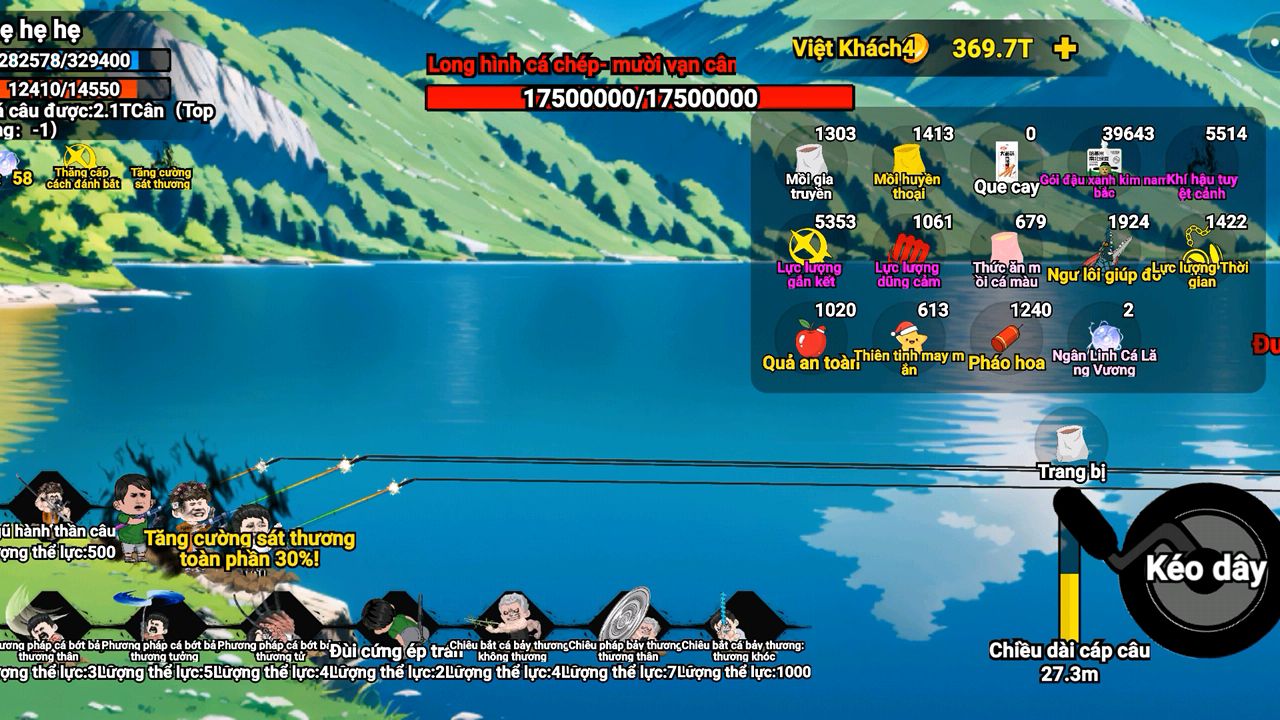
Task: Use the Ngư lôi giúp đỡ torpedo
Action: pos(1104,248)
